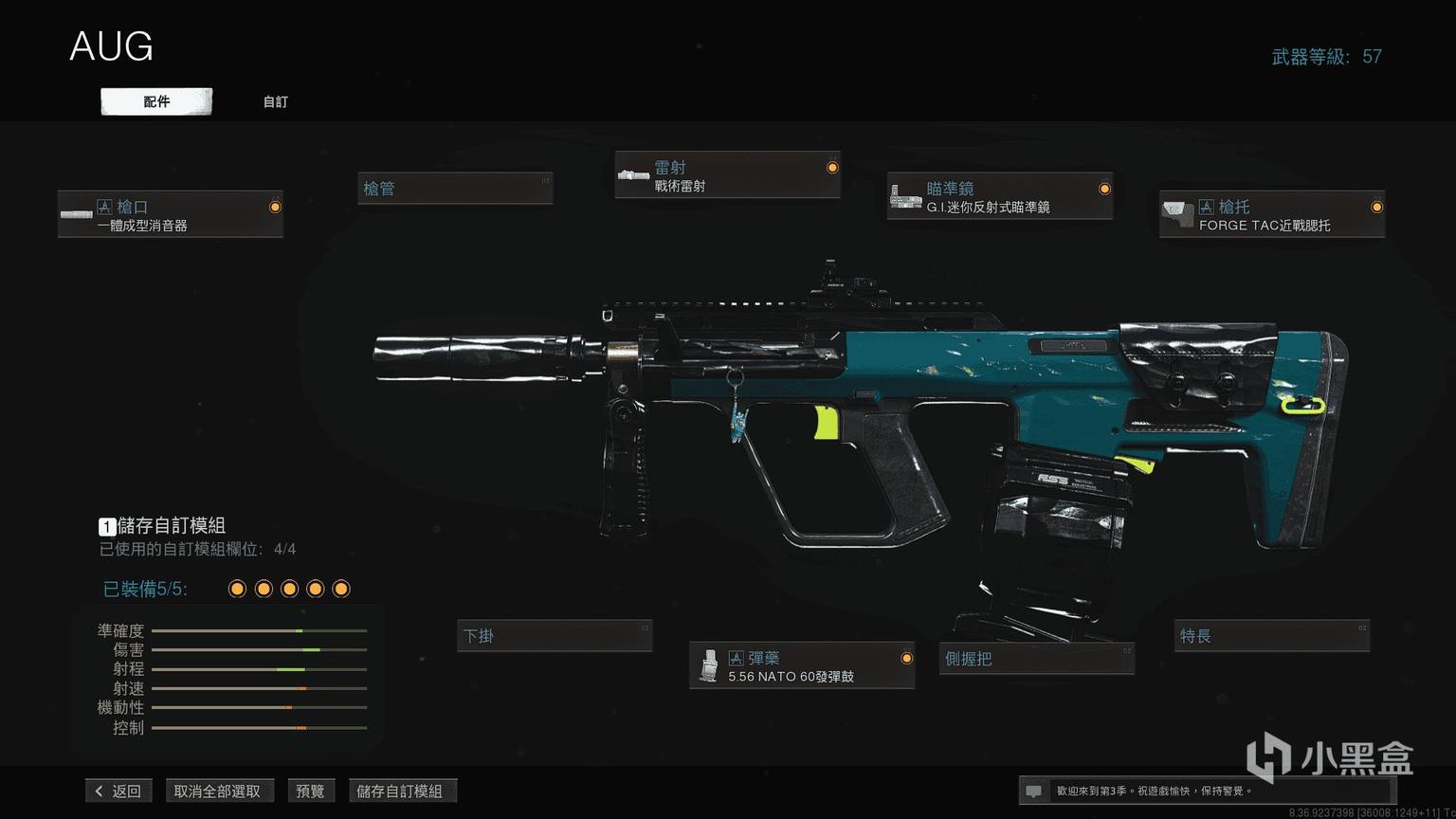Image resolution: width=1456 pixels, height=819 pixels.
Task: Open the empty 側握把 rear grip slot
Action: click(1037, 658)
